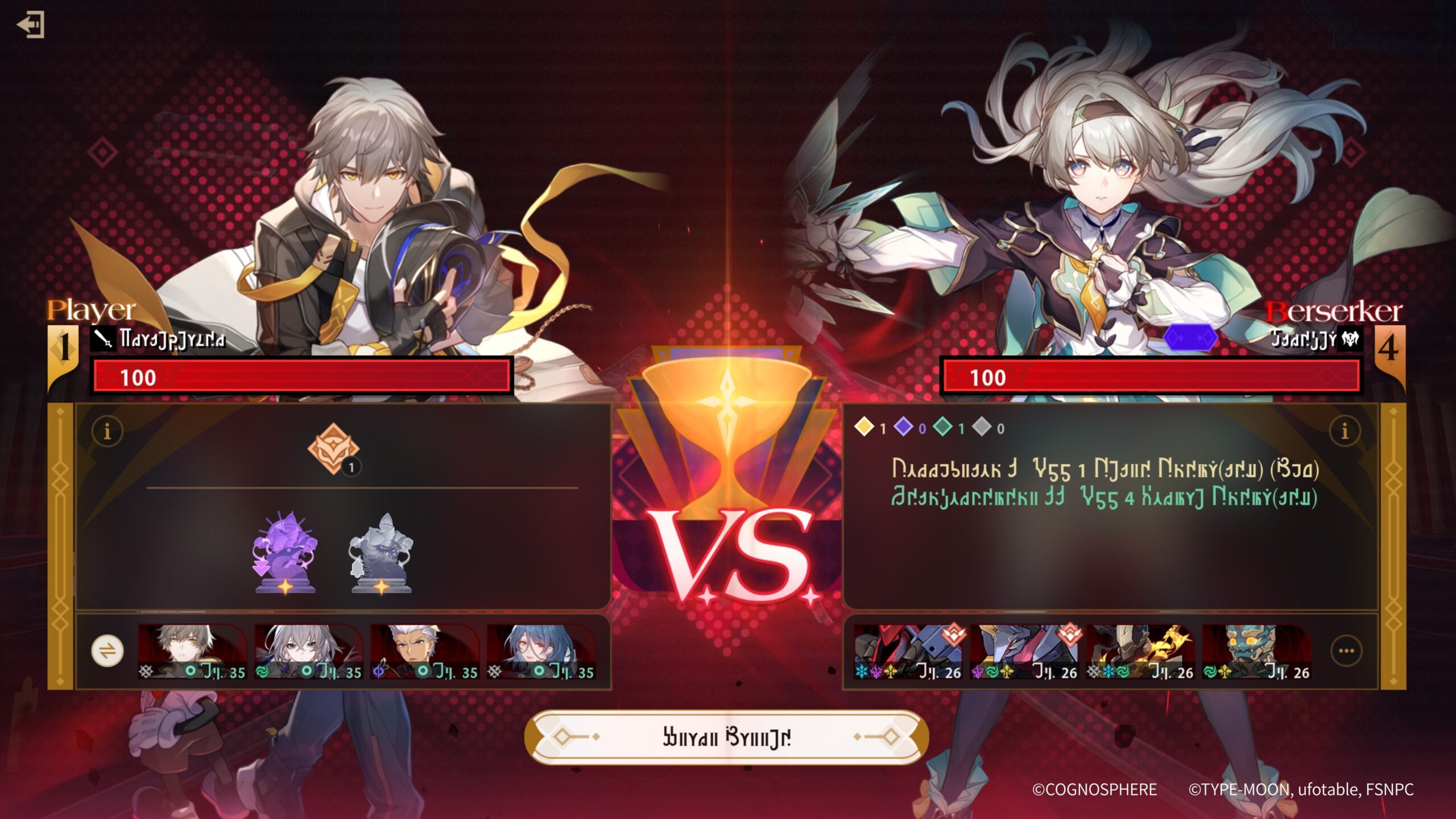Inspect the orange diamond emblem badge

click(334, 449)
